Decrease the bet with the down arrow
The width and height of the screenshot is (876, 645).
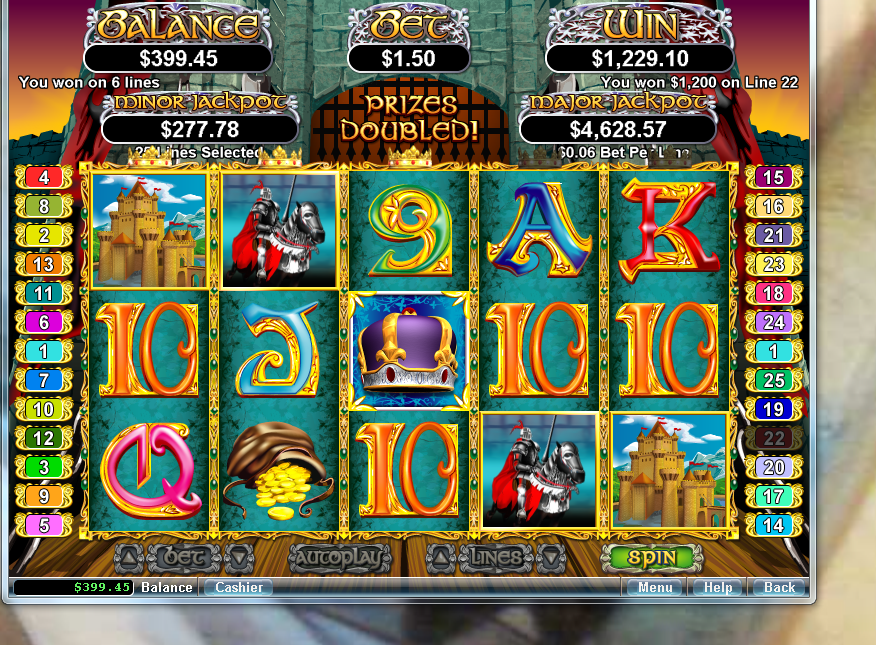(x=239, y=557)
